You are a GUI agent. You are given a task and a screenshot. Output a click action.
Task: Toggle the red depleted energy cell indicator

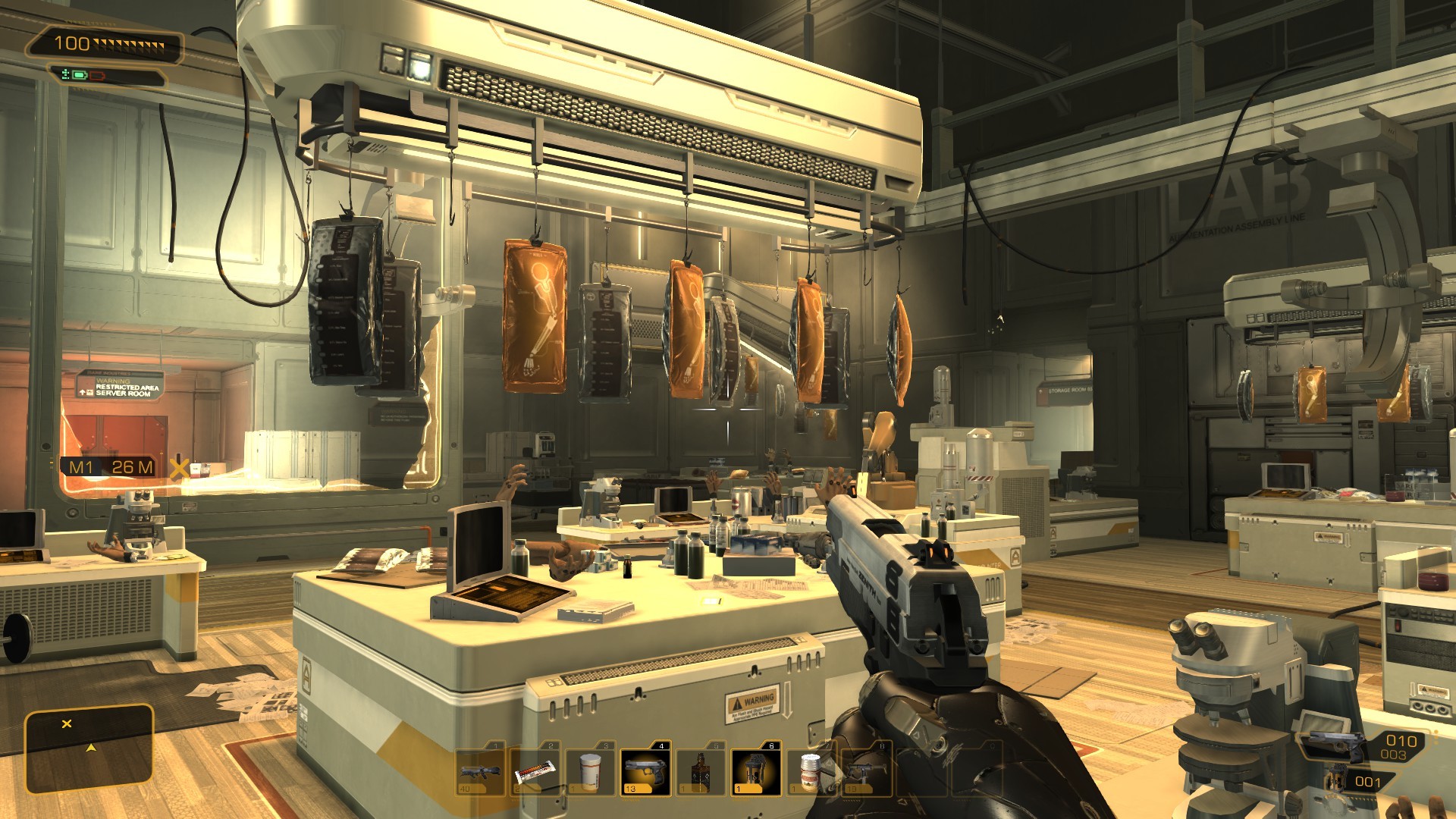[x=97, y=77]
